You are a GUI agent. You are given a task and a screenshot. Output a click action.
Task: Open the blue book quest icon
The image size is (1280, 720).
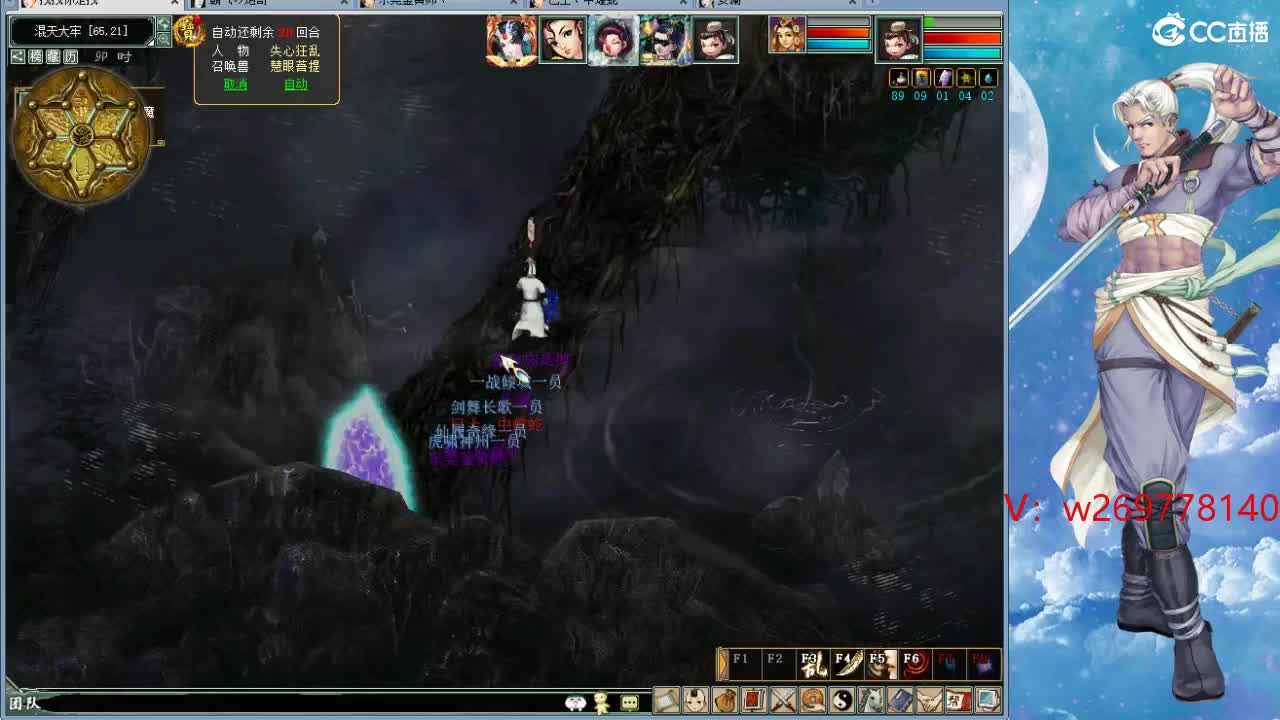point(898,701)
